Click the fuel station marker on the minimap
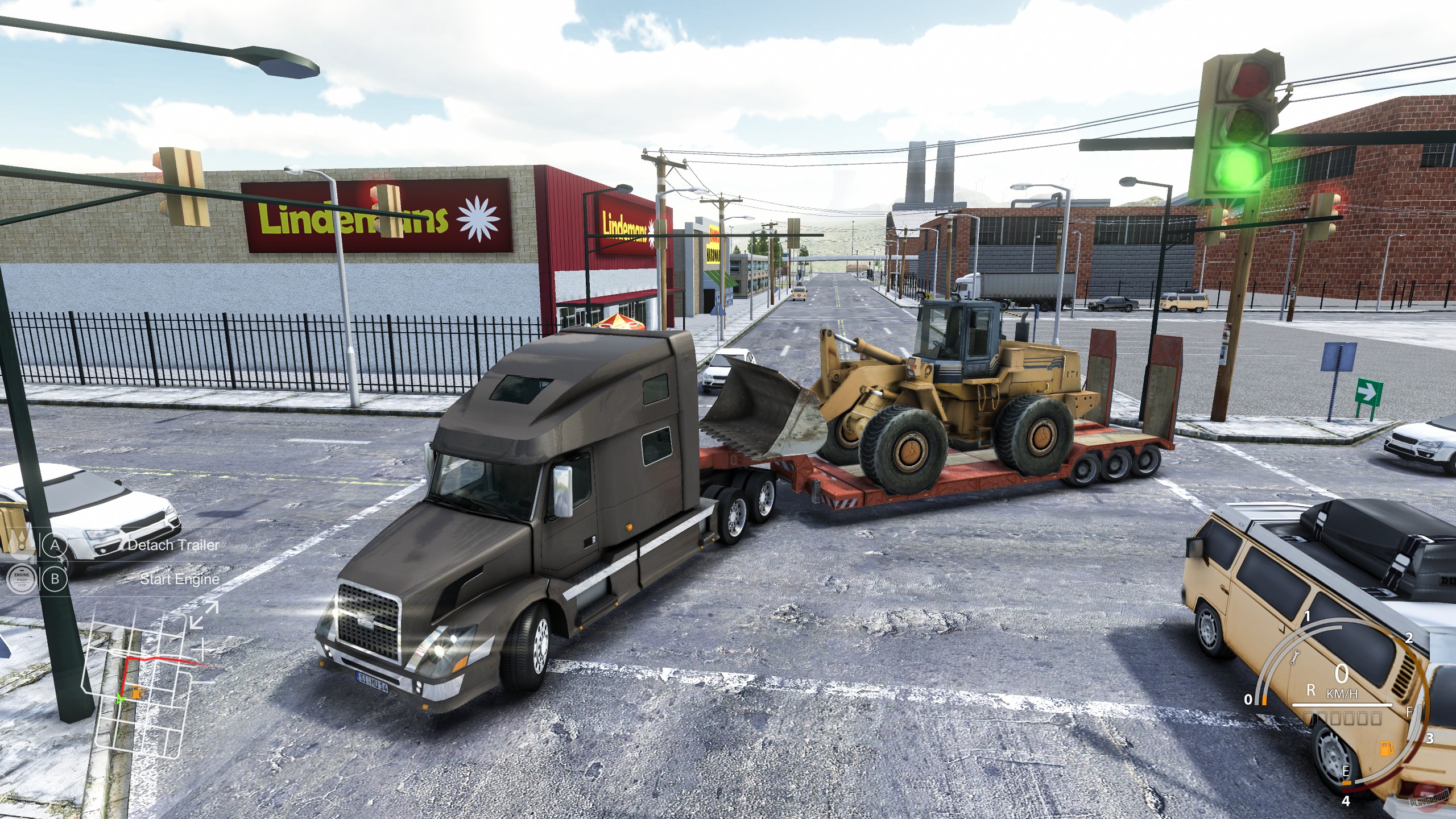 (x=136, y=693)
